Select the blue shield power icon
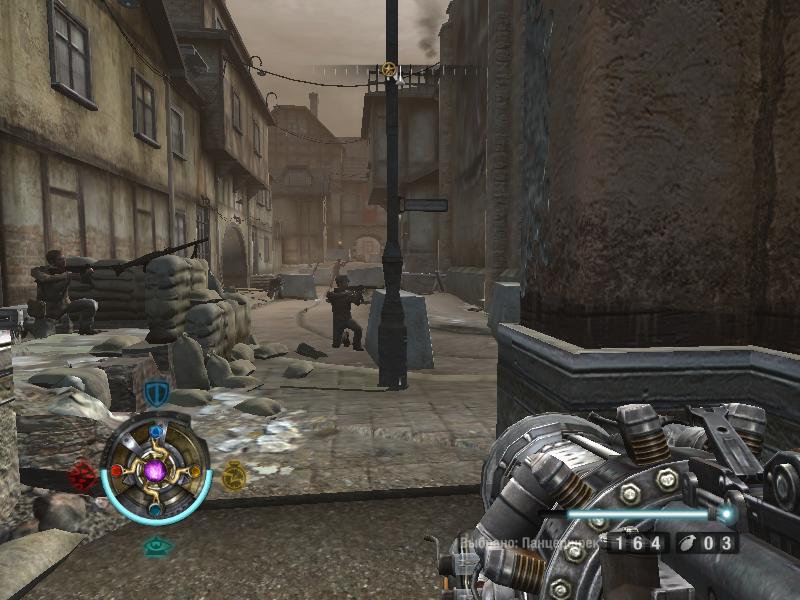 point(155,394)
